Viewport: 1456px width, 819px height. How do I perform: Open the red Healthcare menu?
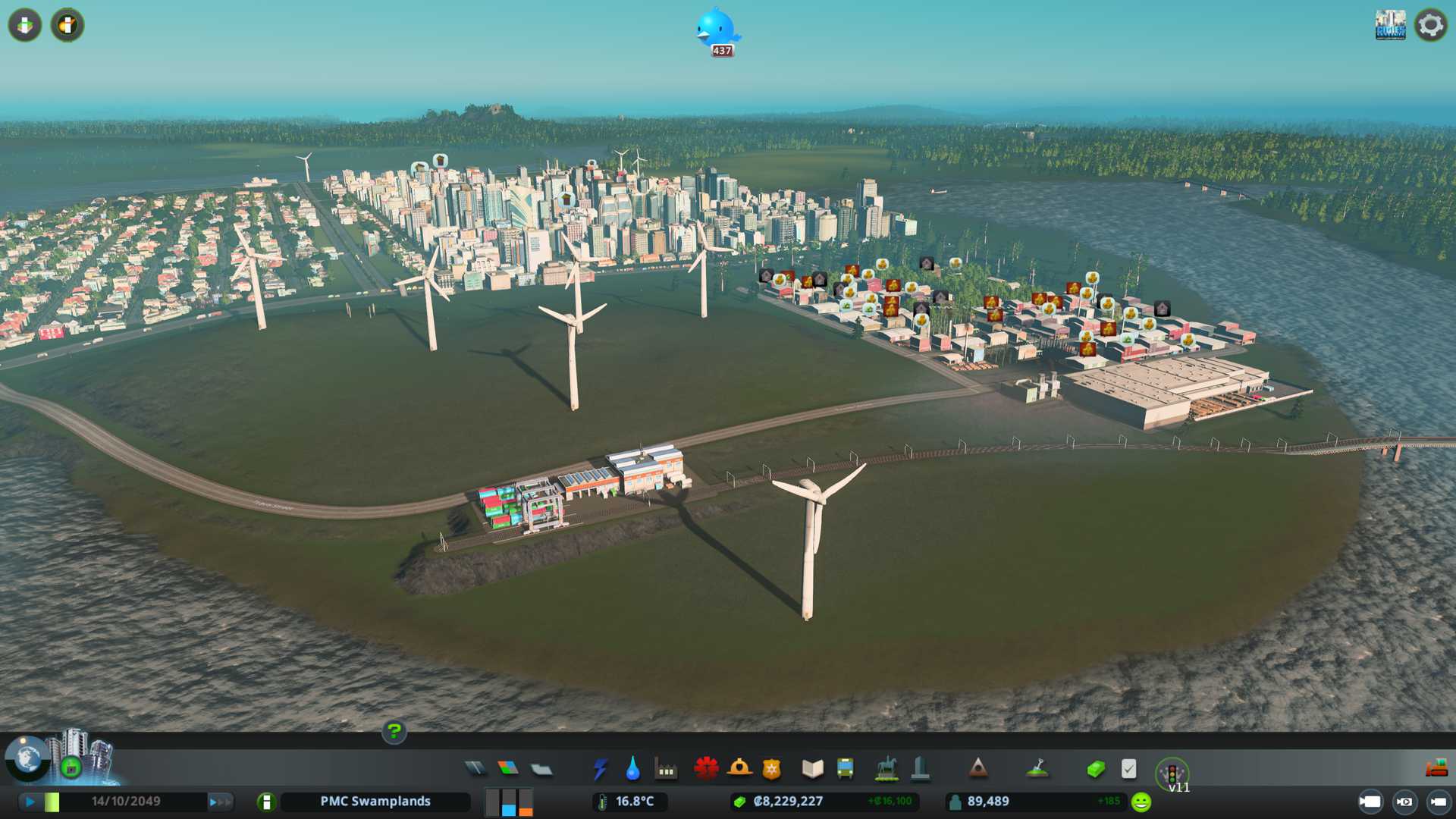(x=706, y=769)
